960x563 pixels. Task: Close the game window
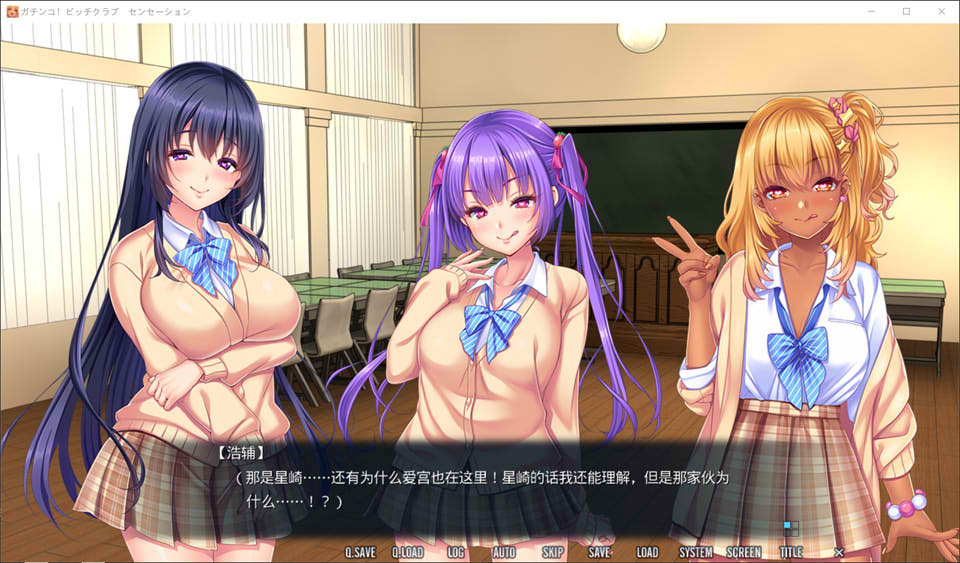pos(939,11)
